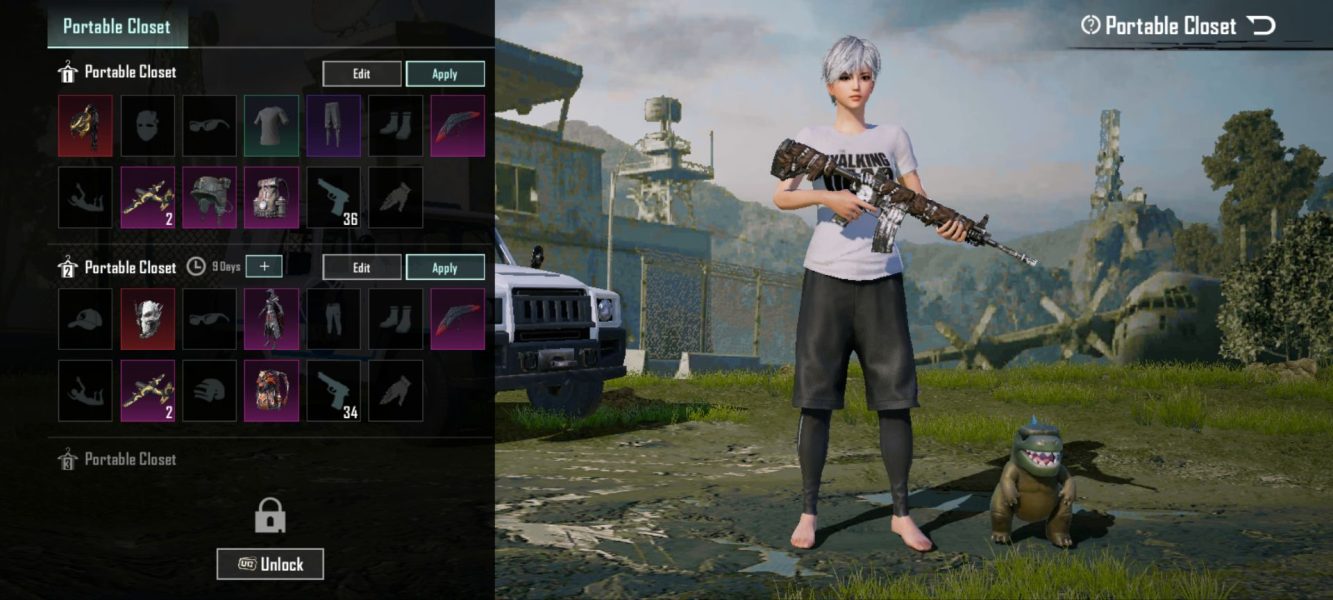Select the purple-backed pants slot

334,126
